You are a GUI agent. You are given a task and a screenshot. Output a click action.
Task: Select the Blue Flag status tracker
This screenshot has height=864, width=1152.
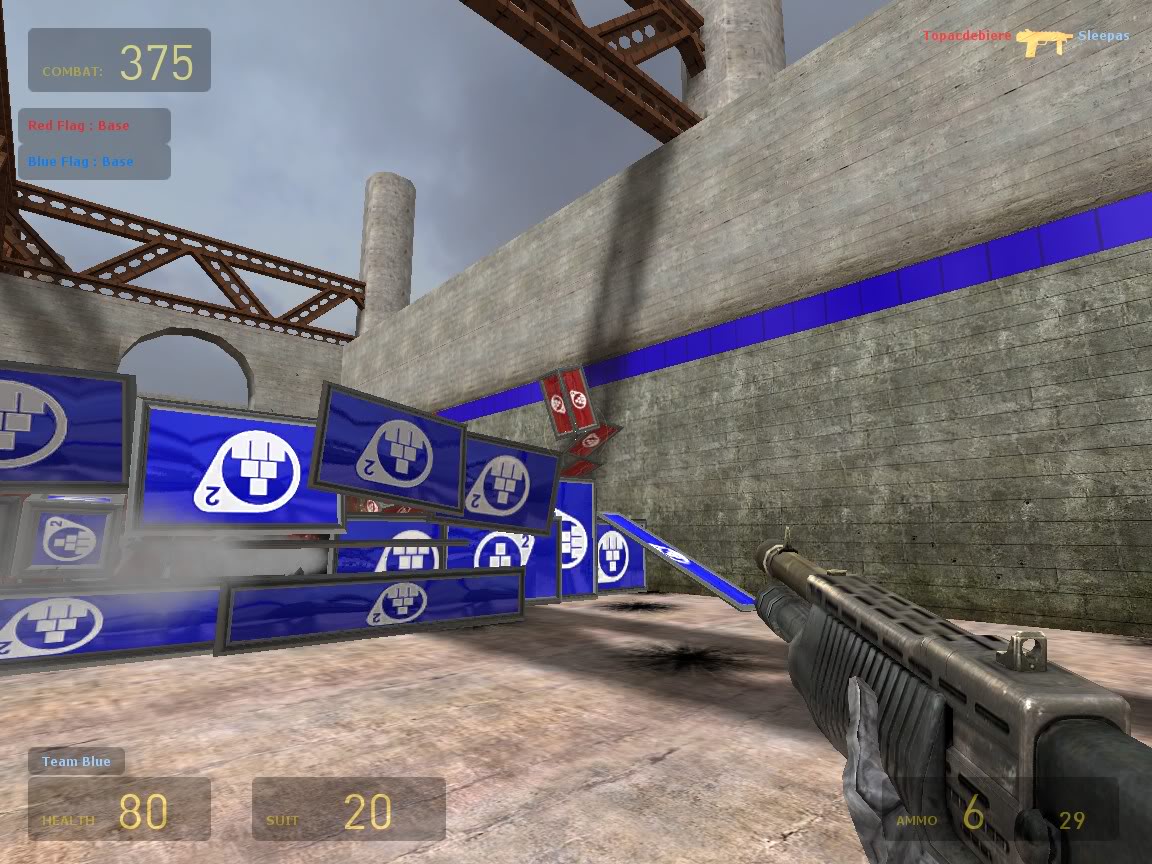point(93,162)
